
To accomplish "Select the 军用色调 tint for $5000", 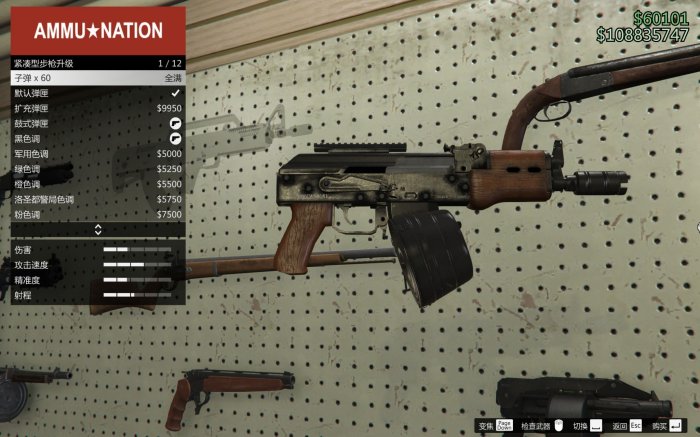I will [x=97, y=154].
